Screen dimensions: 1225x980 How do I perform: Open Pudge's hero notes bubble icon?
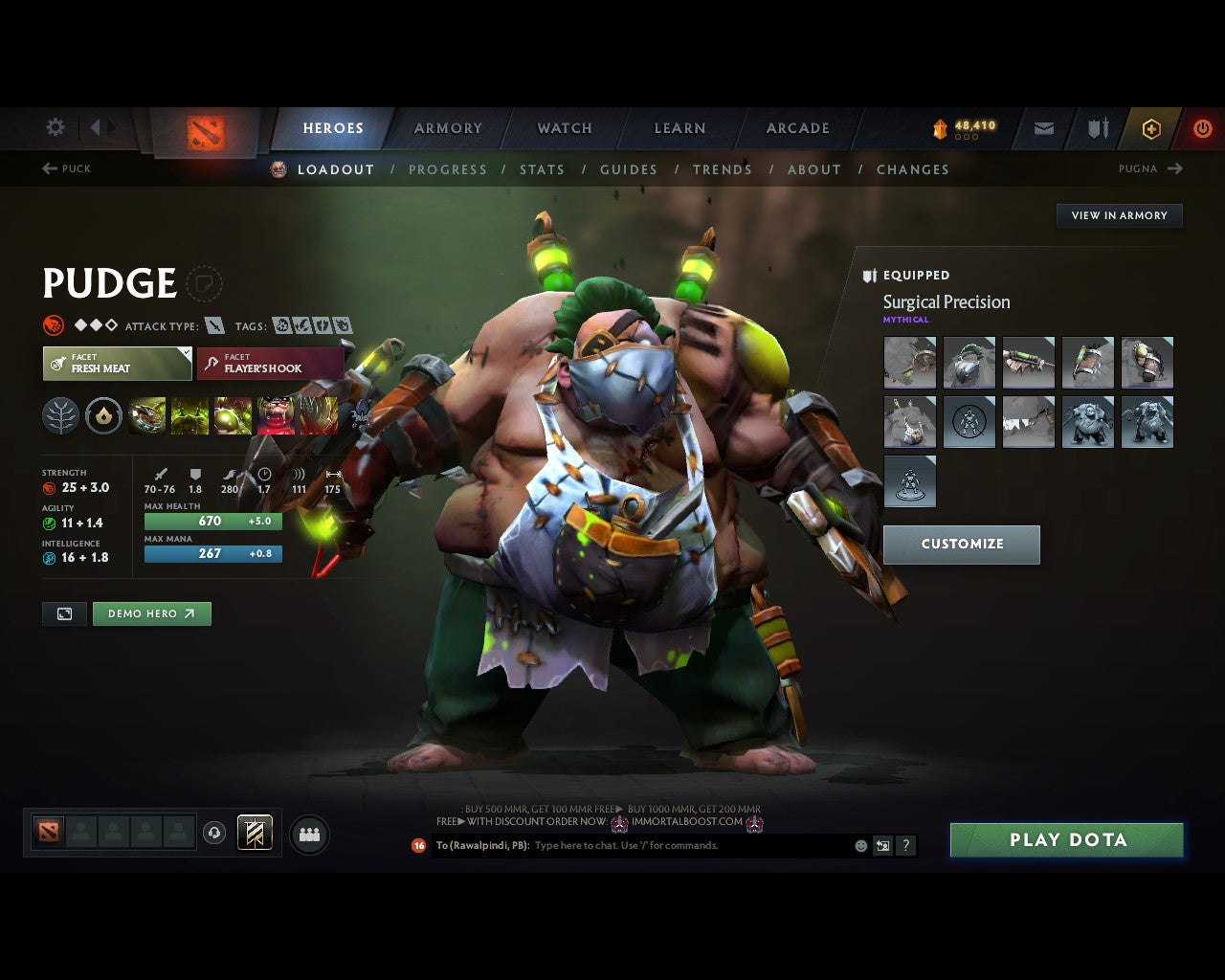coord(205,283)
